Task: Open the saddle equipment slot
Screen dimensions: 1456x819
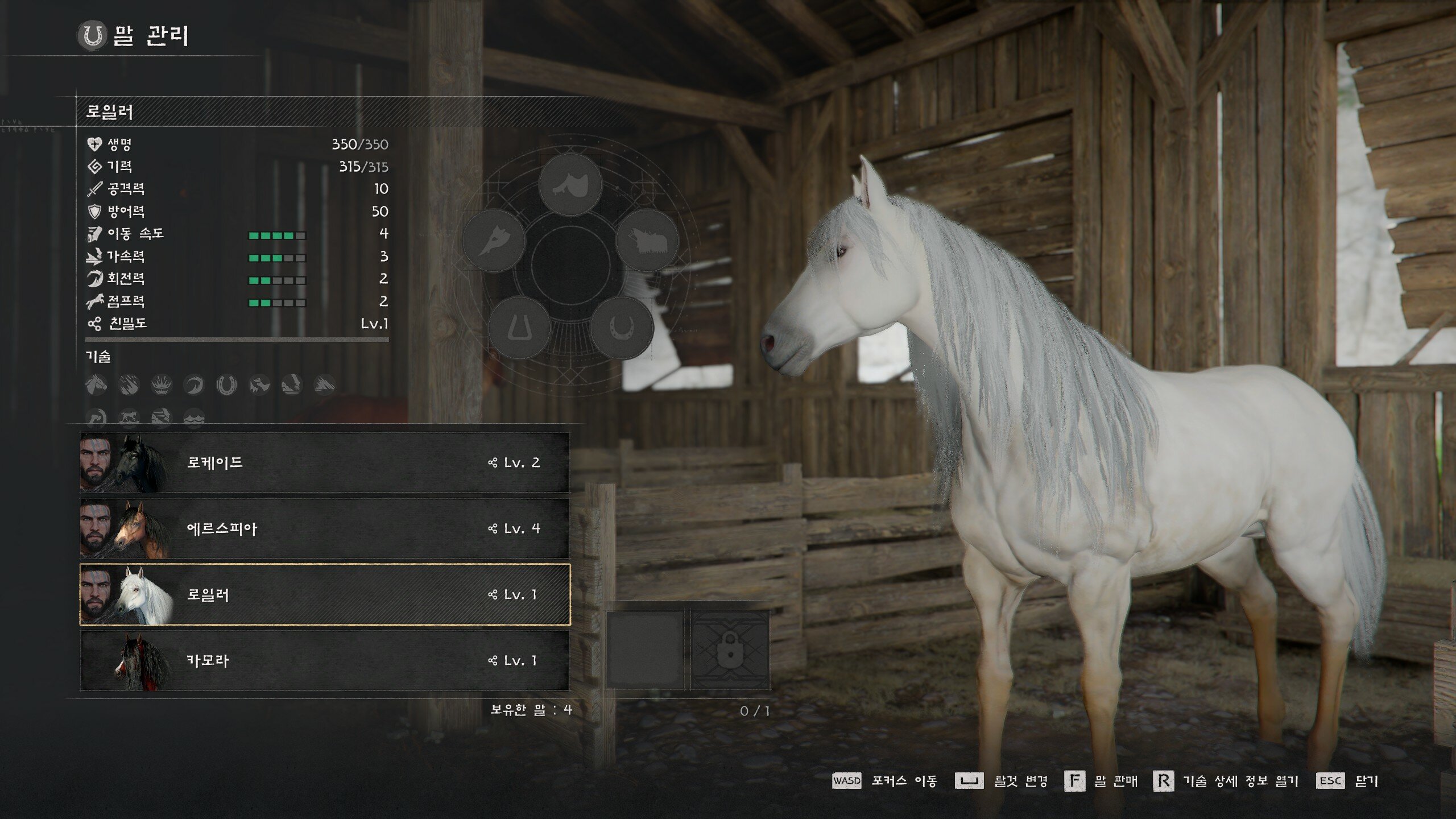Action: click(x=570, y=184)
